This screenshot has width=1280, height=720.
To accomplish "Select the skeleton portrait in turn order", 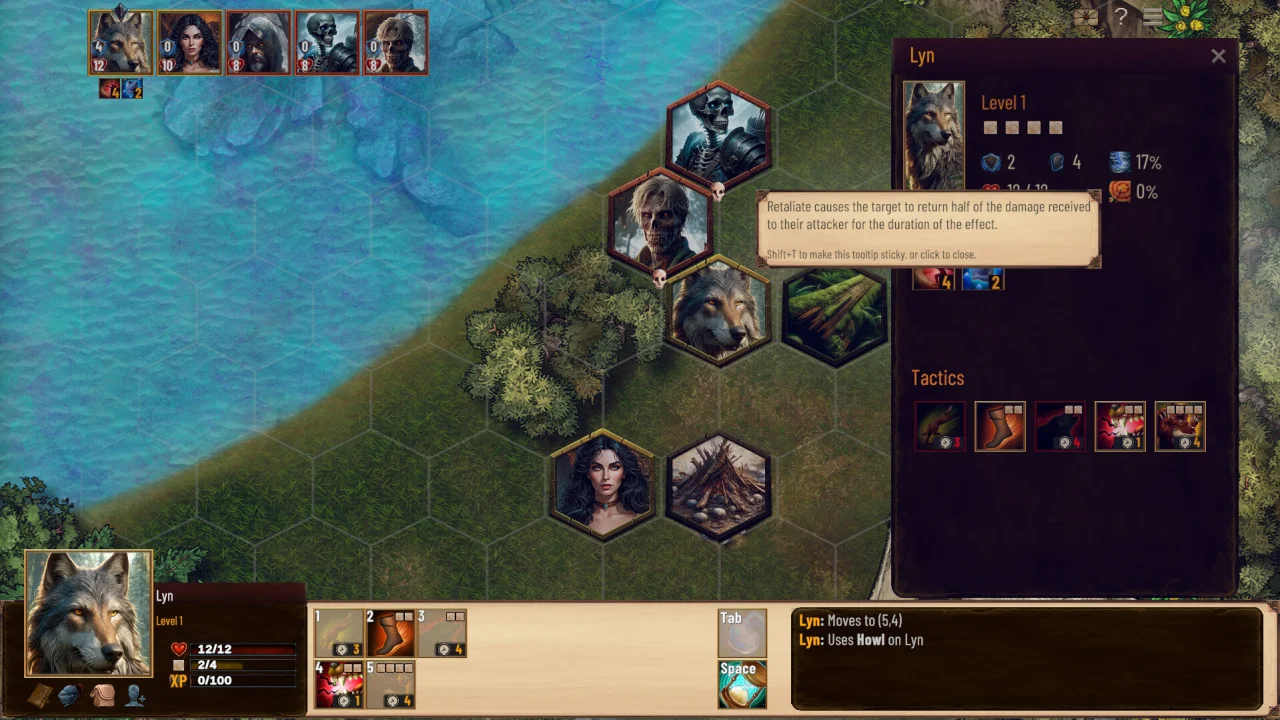I will click(x=327, y=43).
